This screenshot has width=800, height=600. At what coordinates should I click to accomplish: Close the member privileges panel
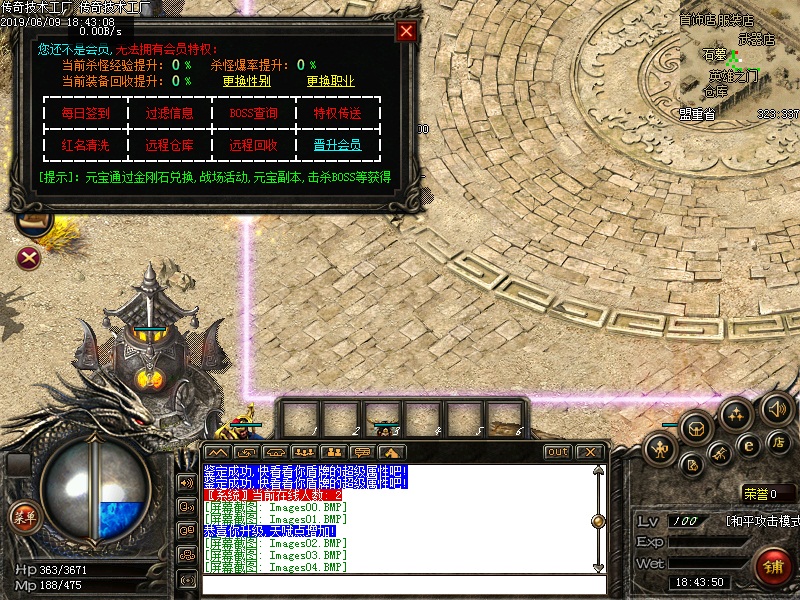(406, 31)
